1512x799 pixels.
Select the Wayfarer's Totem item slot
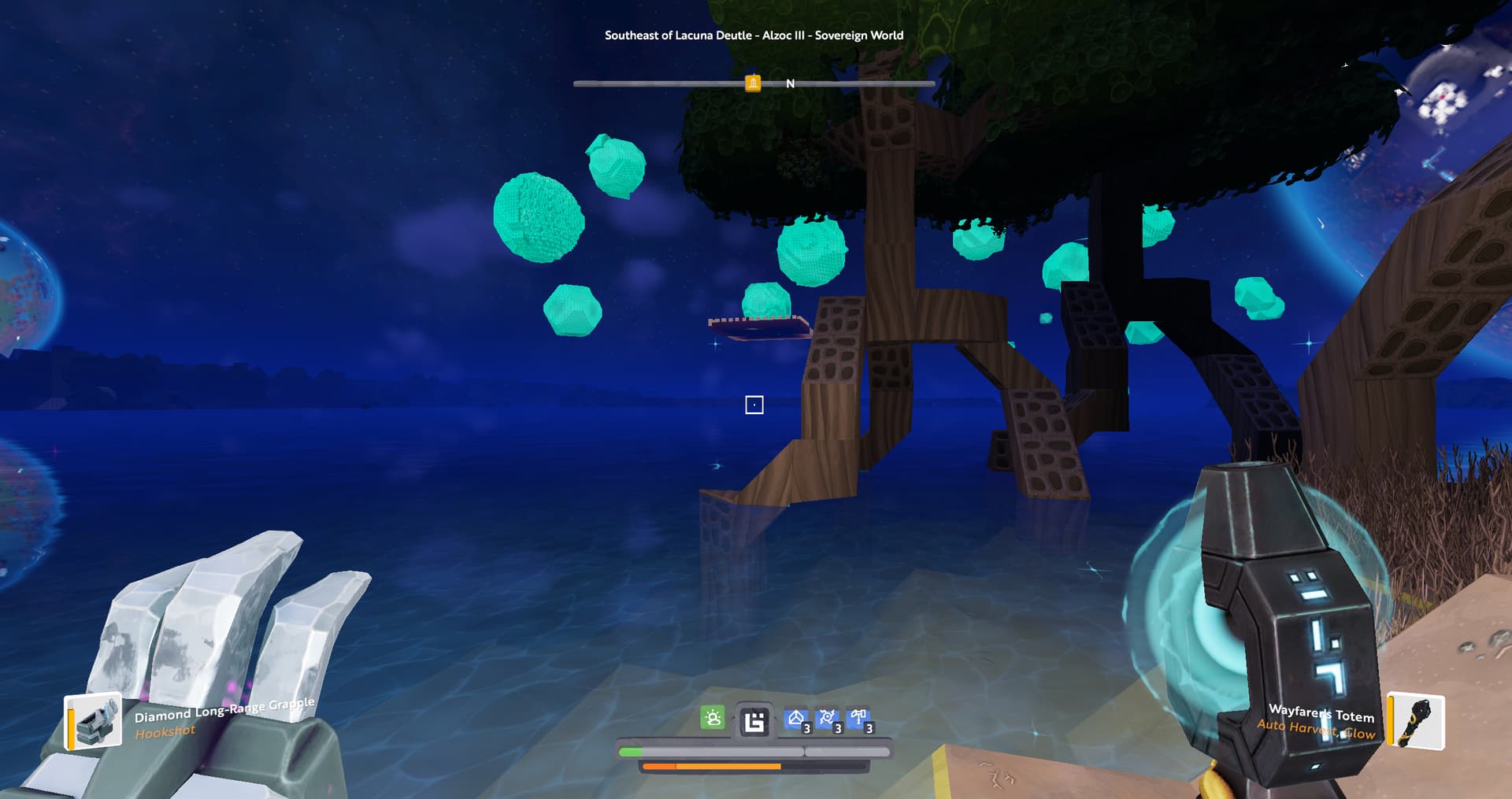pos(1416,720)
